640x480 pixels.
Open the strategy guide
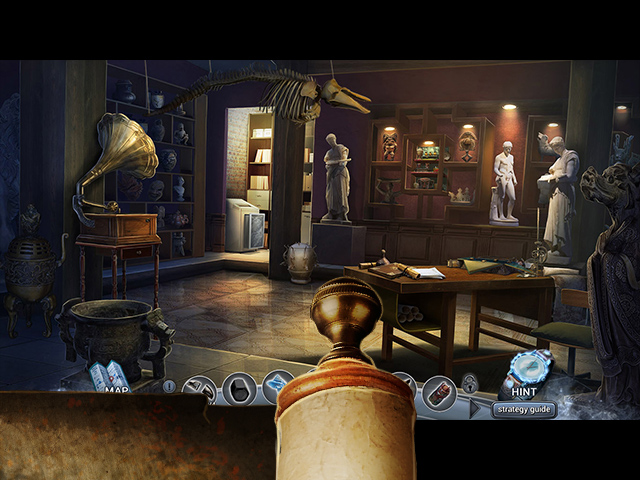(x=524, y=409)
